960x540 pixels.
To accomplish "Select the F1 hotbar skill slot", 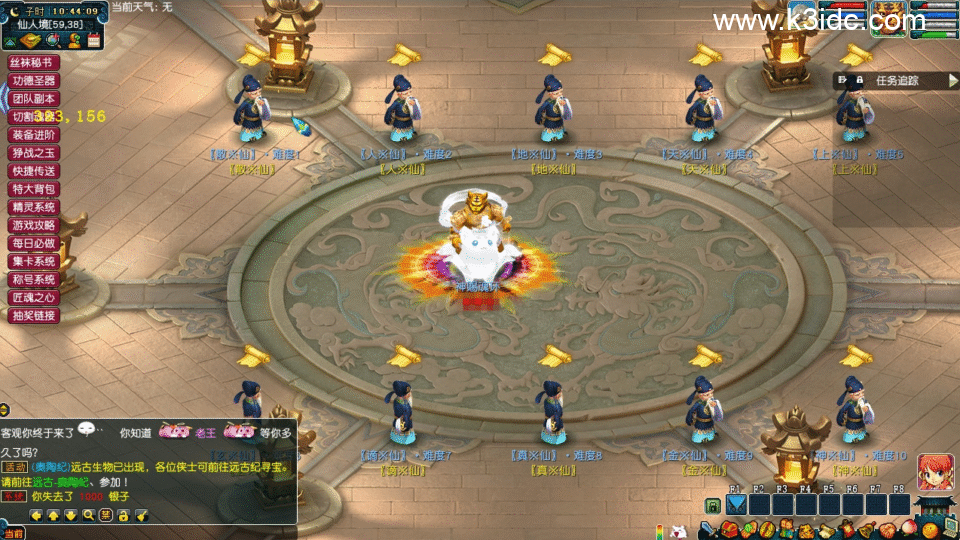I will point(737,505).
